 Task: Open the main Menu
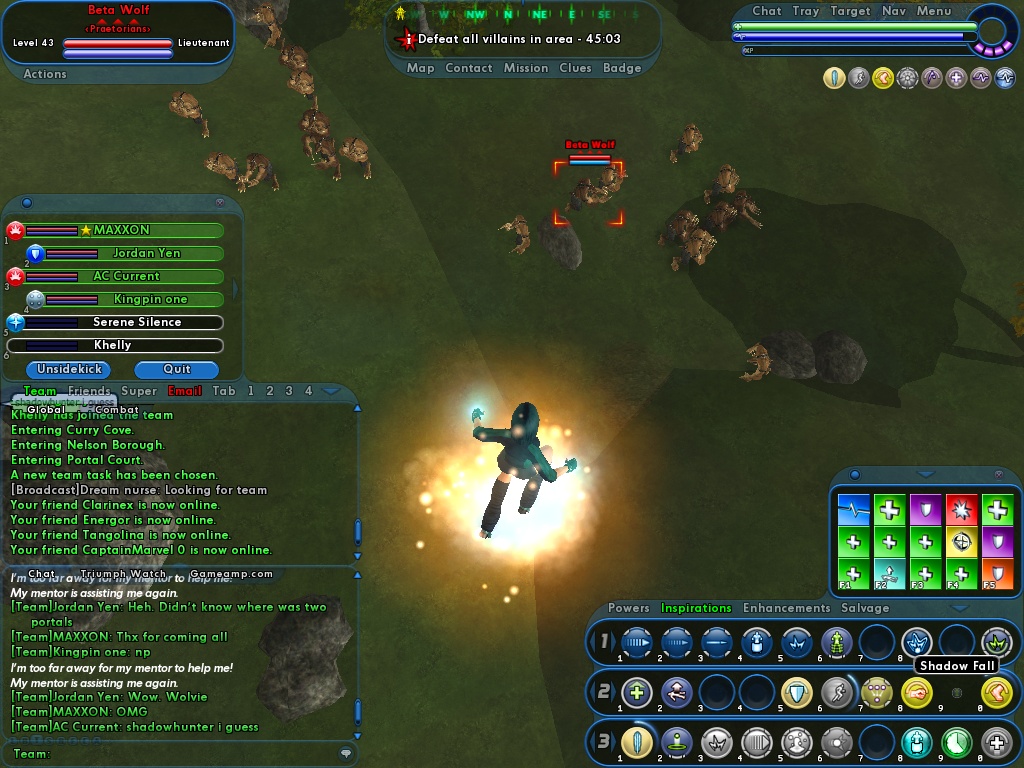pyautogui.click(x=934, y=11)
